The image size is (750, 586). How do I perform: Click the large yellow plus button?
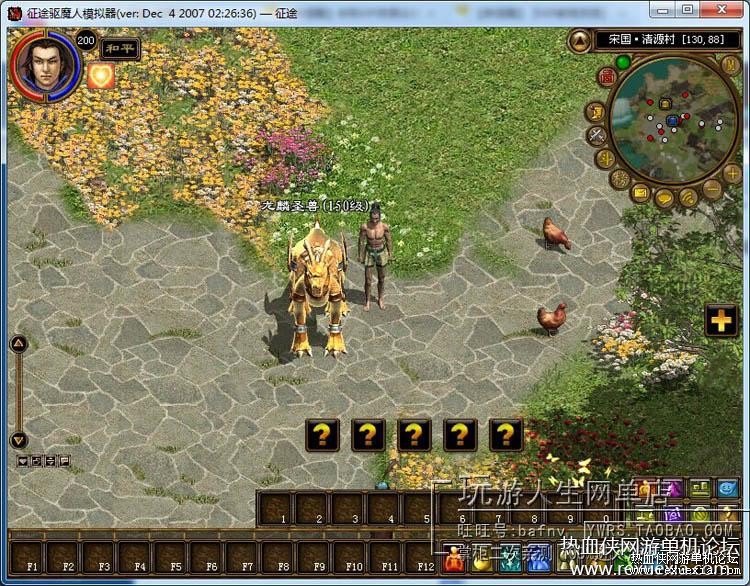pyautogui.click(x=720, y=321)
